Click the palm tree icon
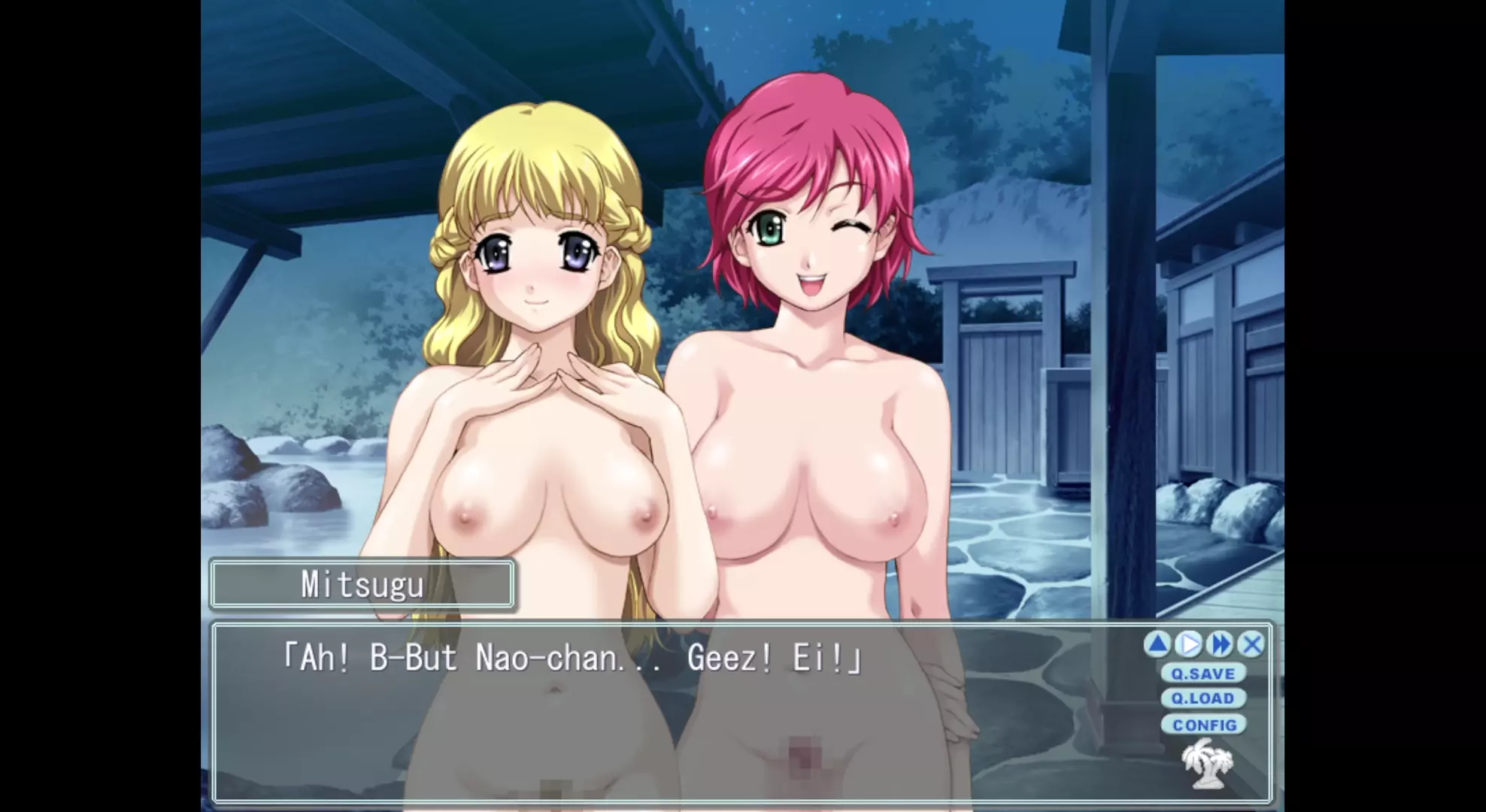 [1208, 765]
